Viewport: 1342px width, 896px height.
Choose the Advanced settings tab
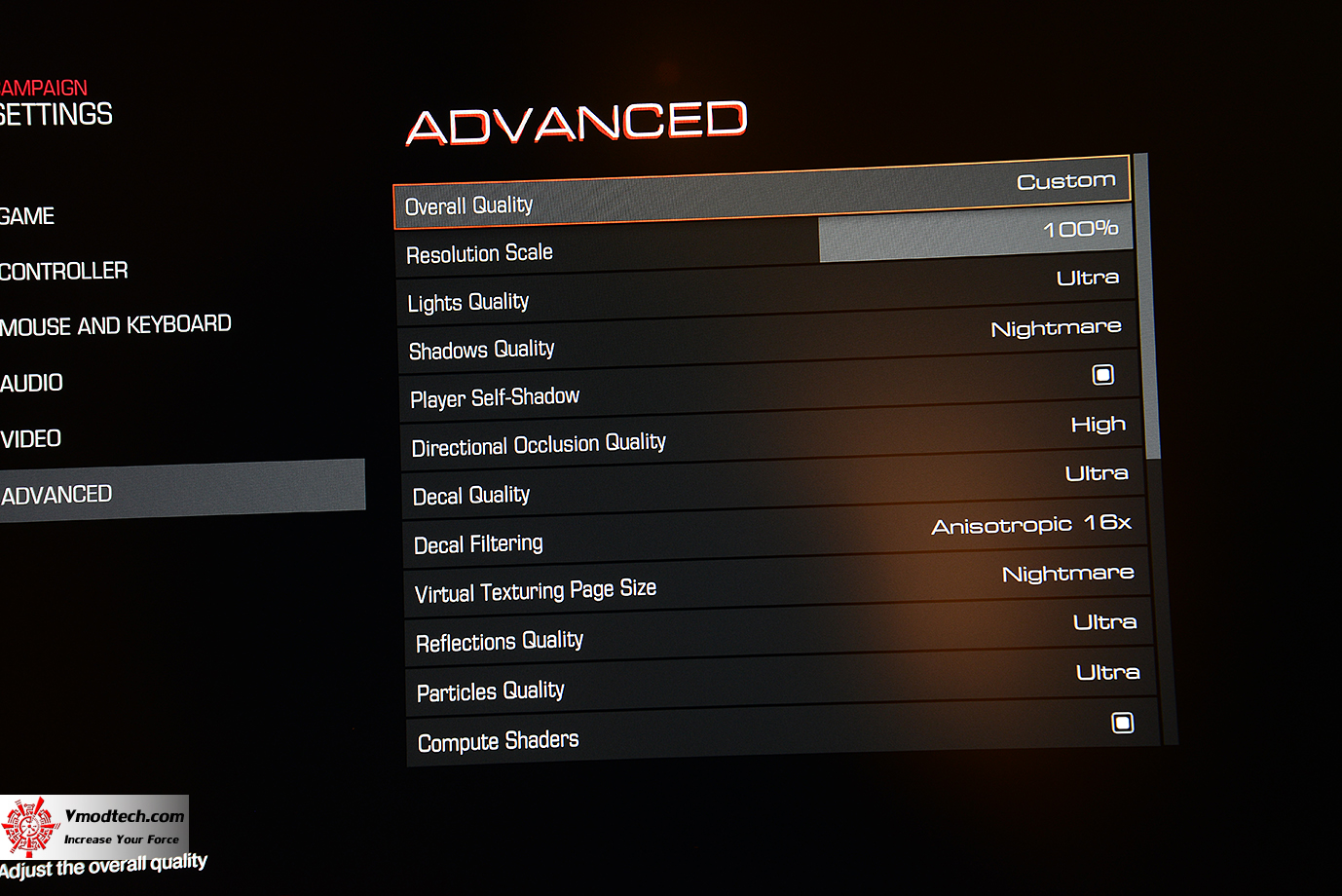tap(58, 495)
